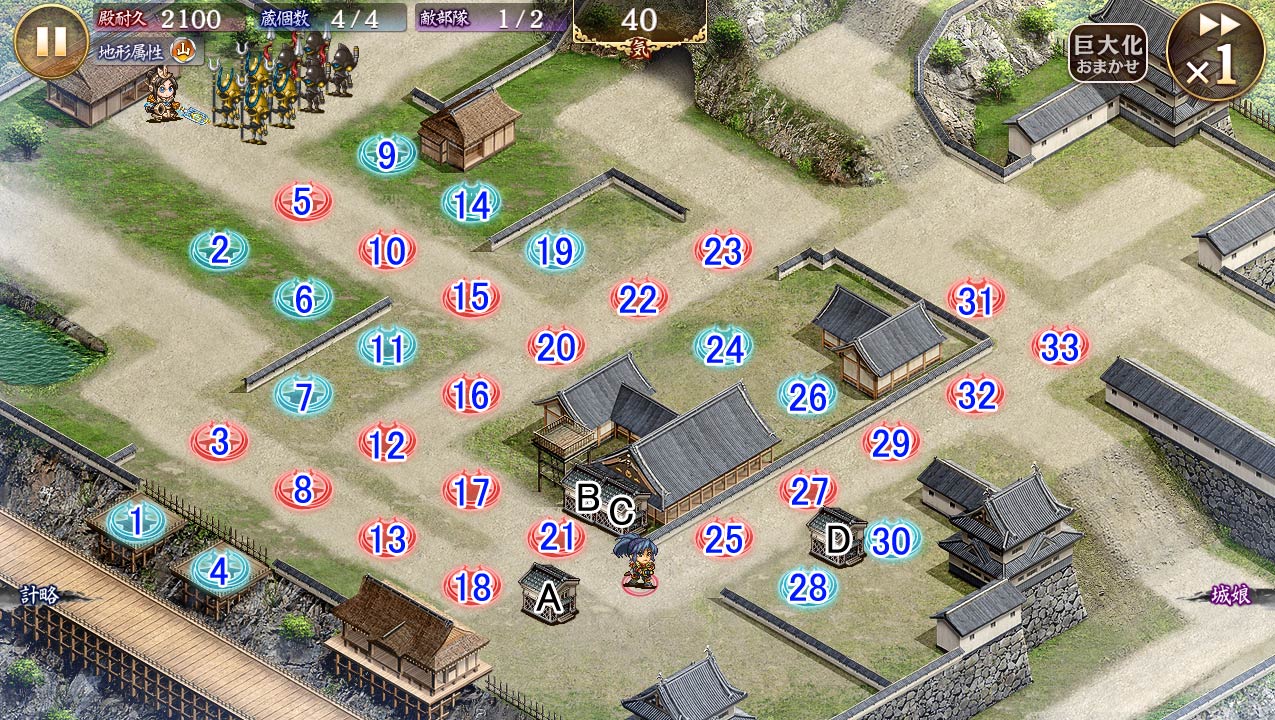Toggle the ×1 game speed button

1212,52
